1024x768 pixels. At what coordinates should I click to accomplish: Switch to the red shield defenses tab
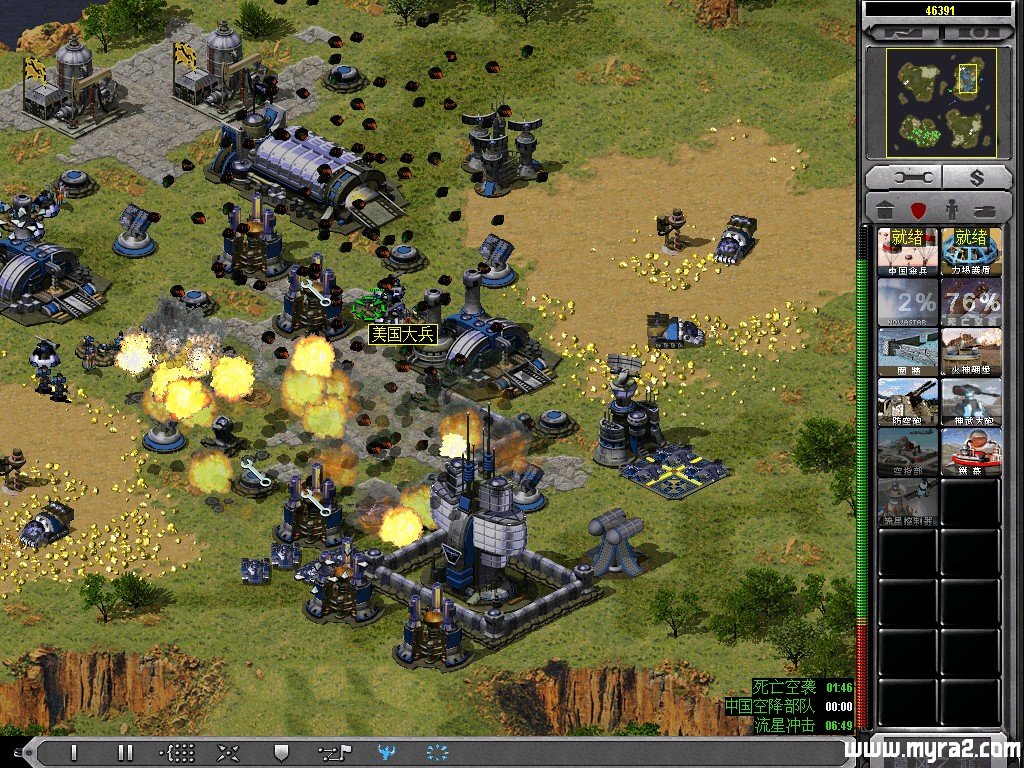tap(916, 211)
